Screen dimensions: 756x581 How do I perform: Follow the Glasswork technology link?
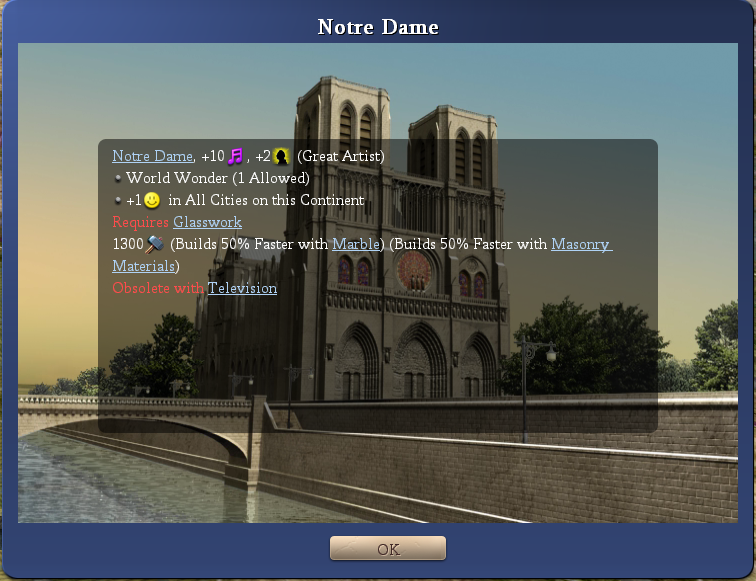[207, 222]
